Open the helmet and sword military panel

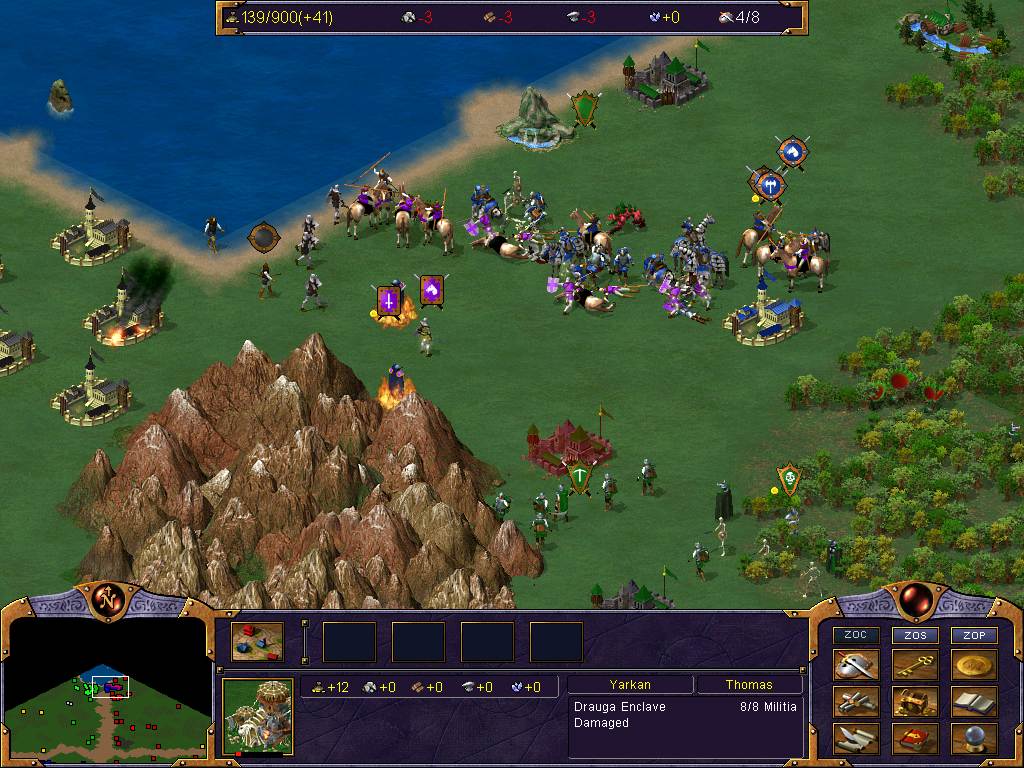click(856, 666)
